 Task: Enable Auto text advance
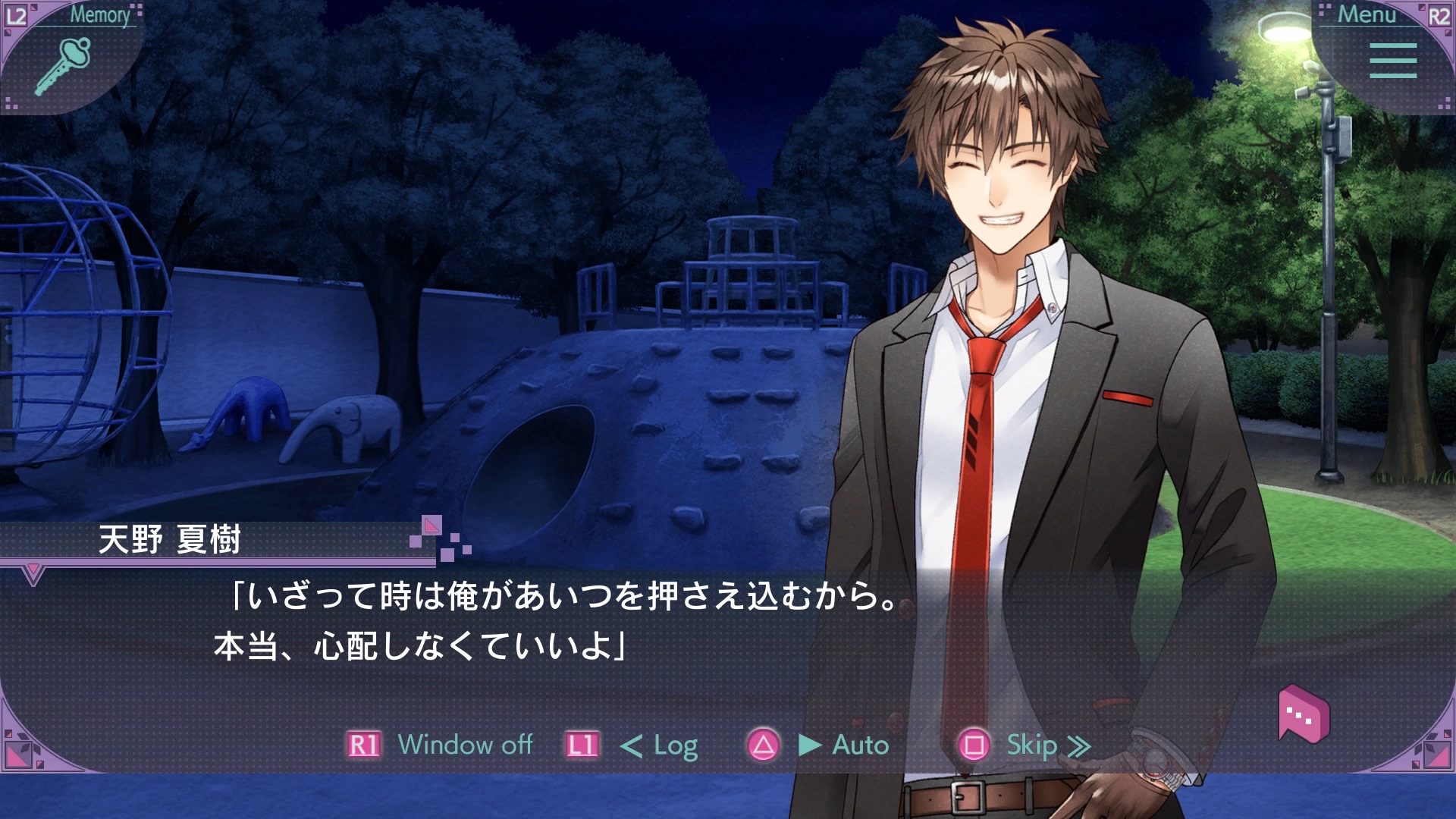859,745
